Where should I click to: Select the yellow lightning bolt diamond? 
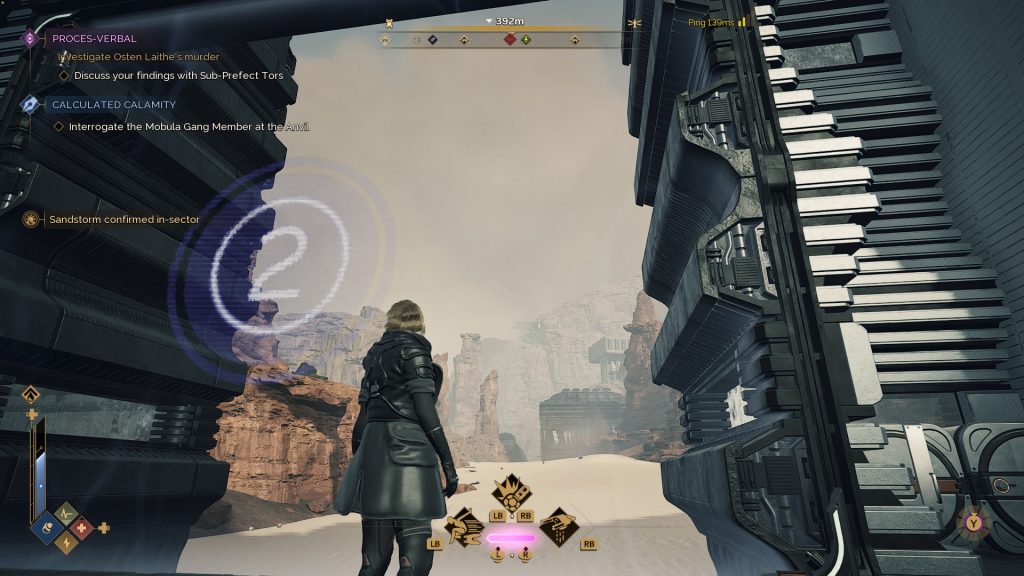coord(64,543)
